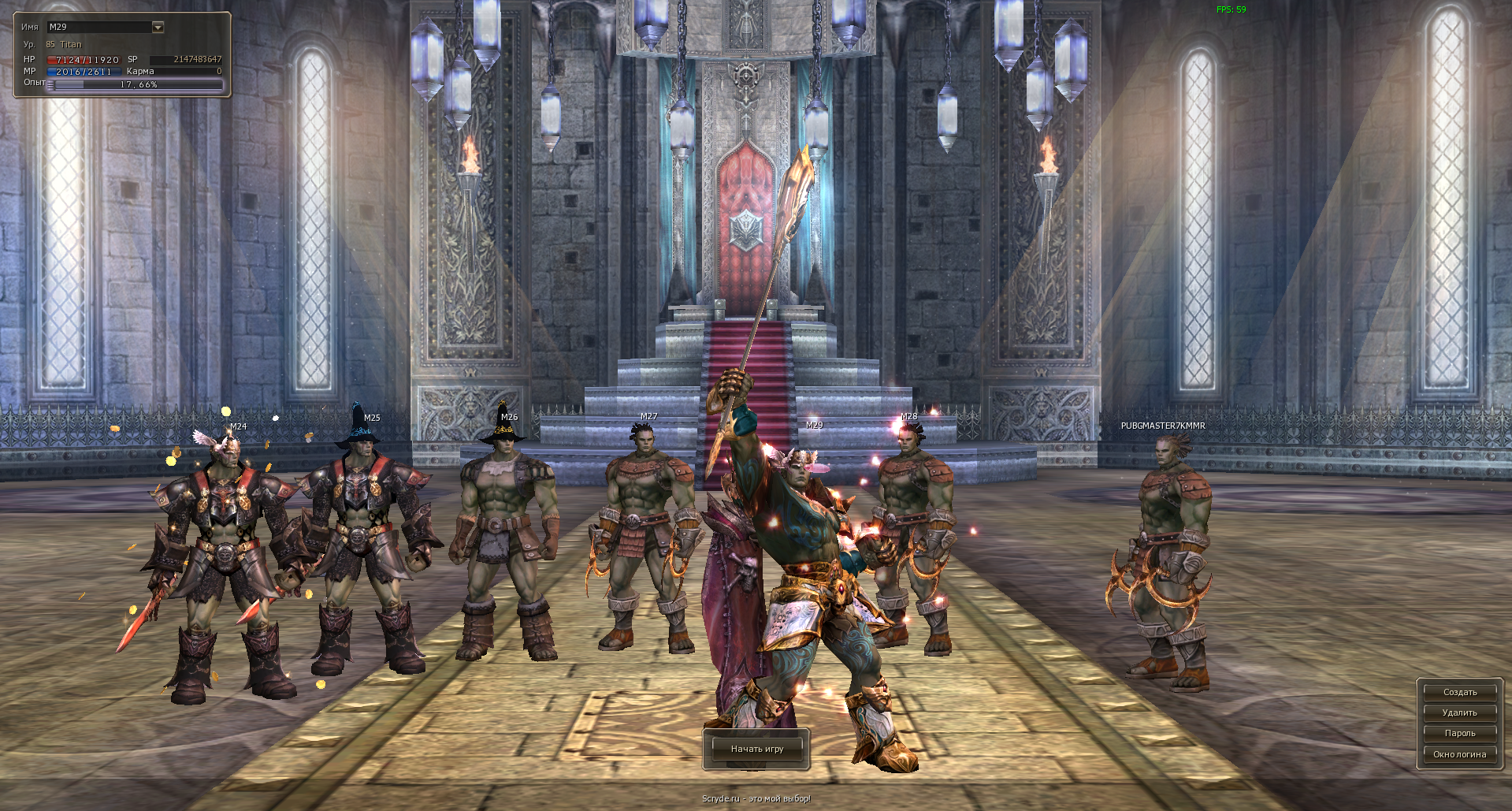Click the "Начать игру" button
Image resolution: width=1512 pixels, height=811 pixels.
tap(759, 750)
